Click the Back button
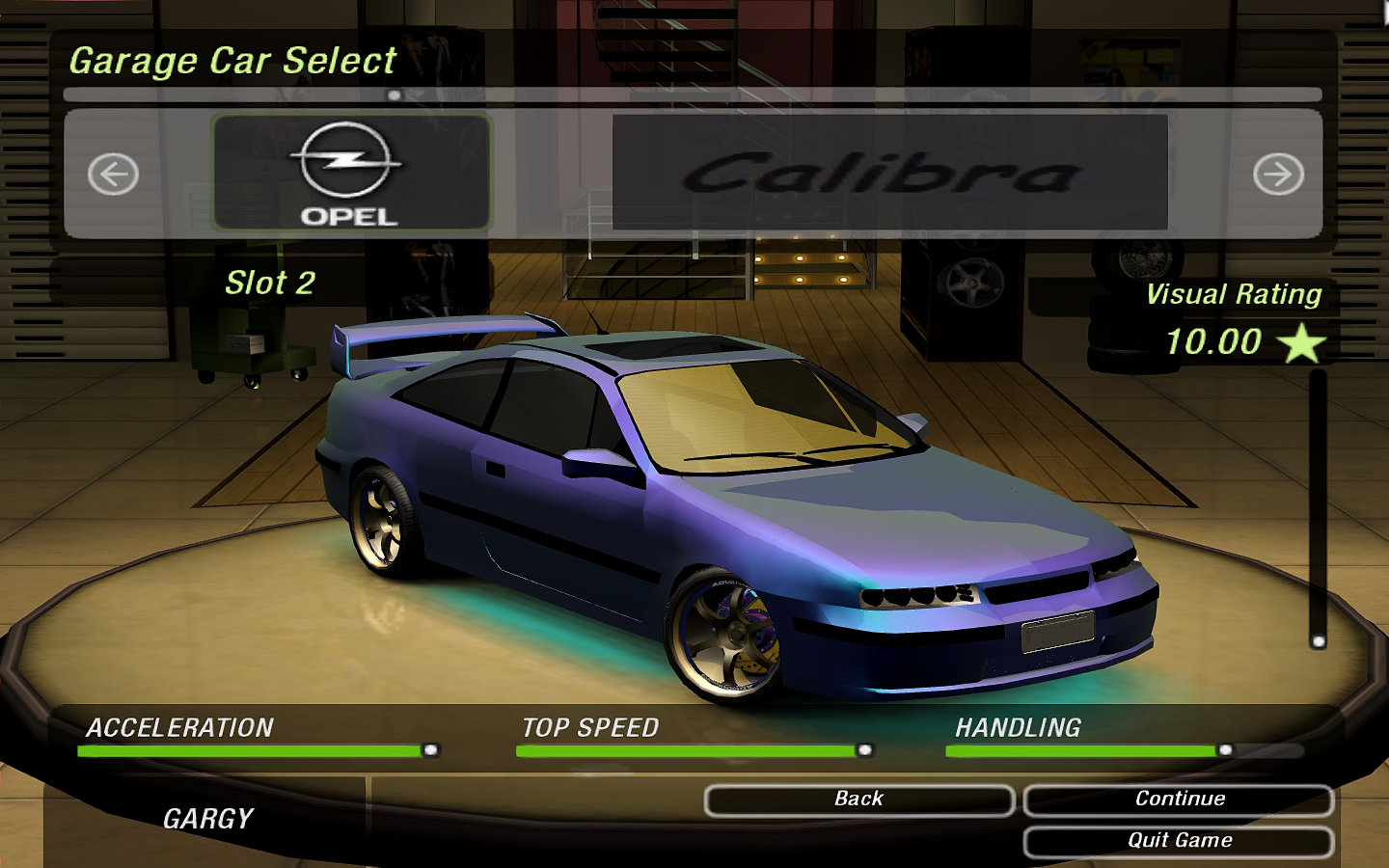1389x868 pixels. point(858,800)
